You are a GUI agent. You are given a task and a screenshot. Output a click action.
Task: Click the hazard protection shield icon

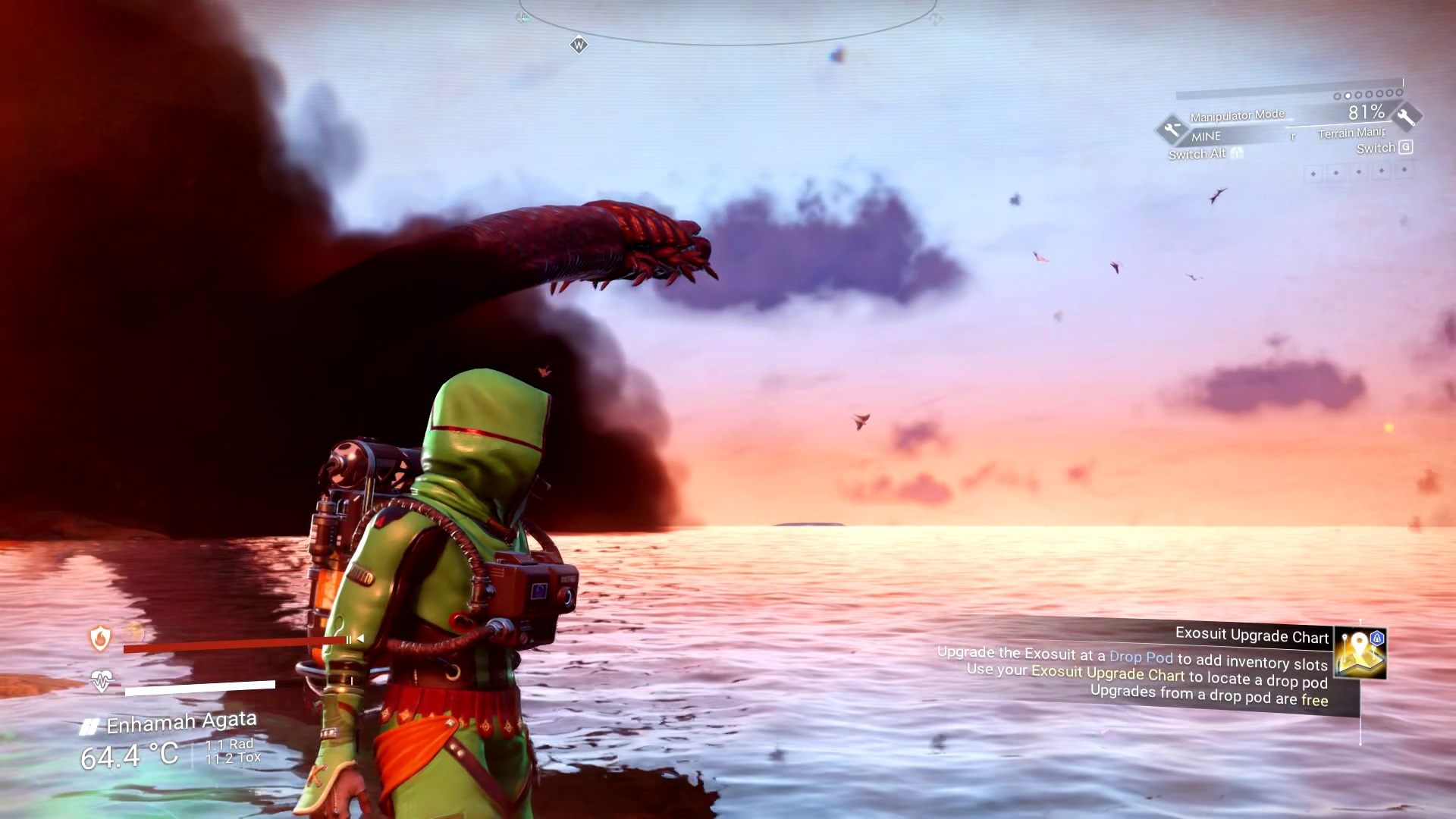click(x=100, y=639)
